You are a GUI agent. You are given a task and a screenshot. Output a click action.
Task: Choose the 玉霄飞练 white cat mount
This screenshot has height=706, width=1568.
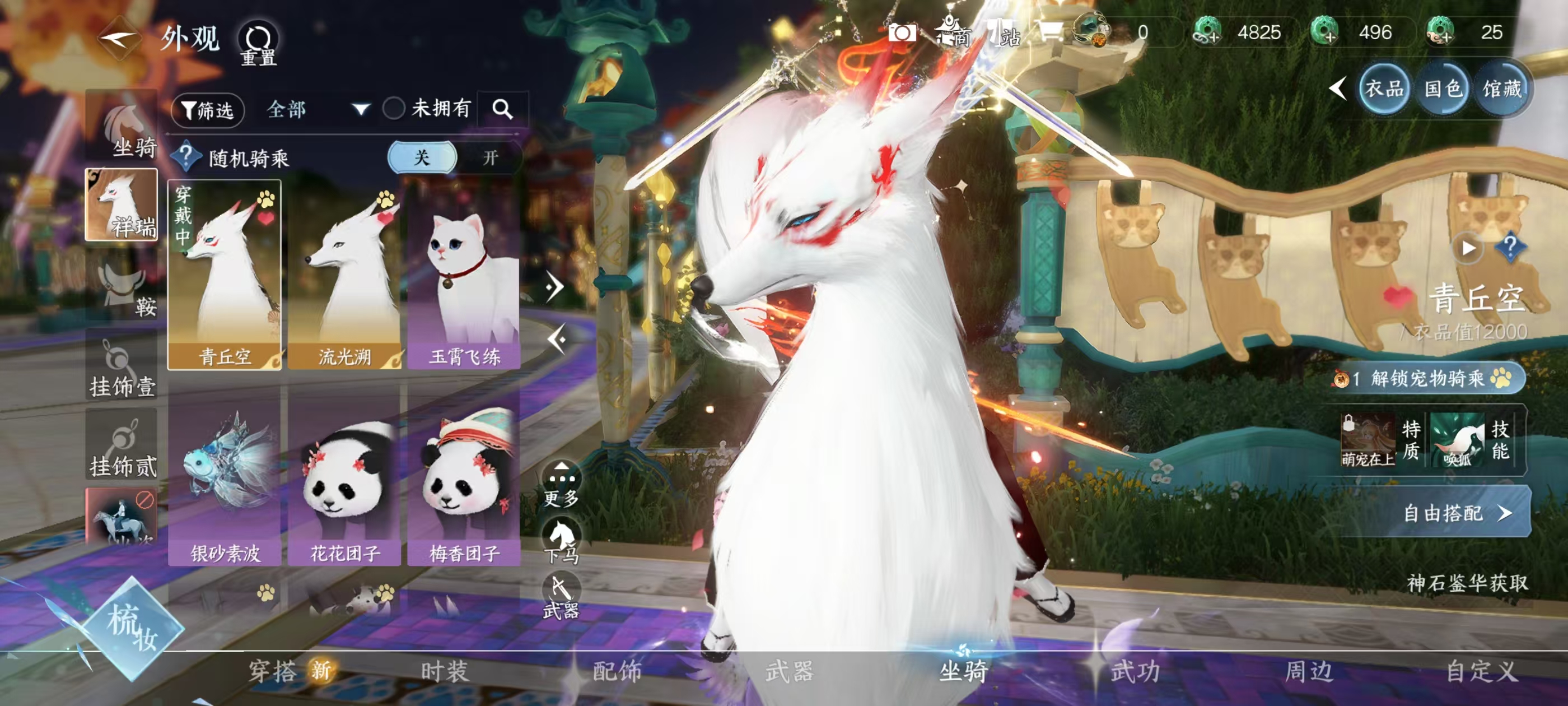point(464,275)
